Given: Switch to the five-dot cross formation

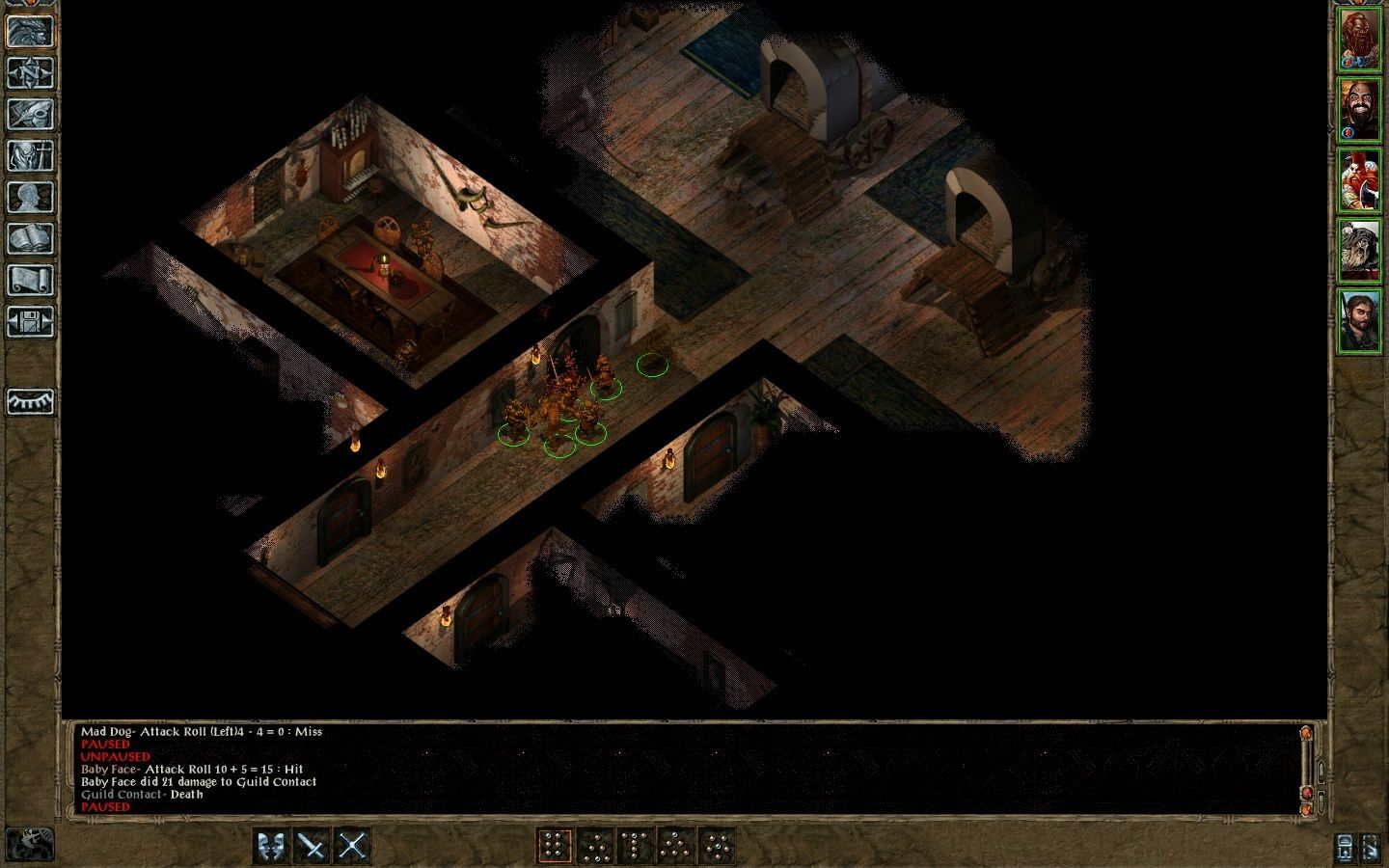Looking at the screenshot, I should point(720,845).
